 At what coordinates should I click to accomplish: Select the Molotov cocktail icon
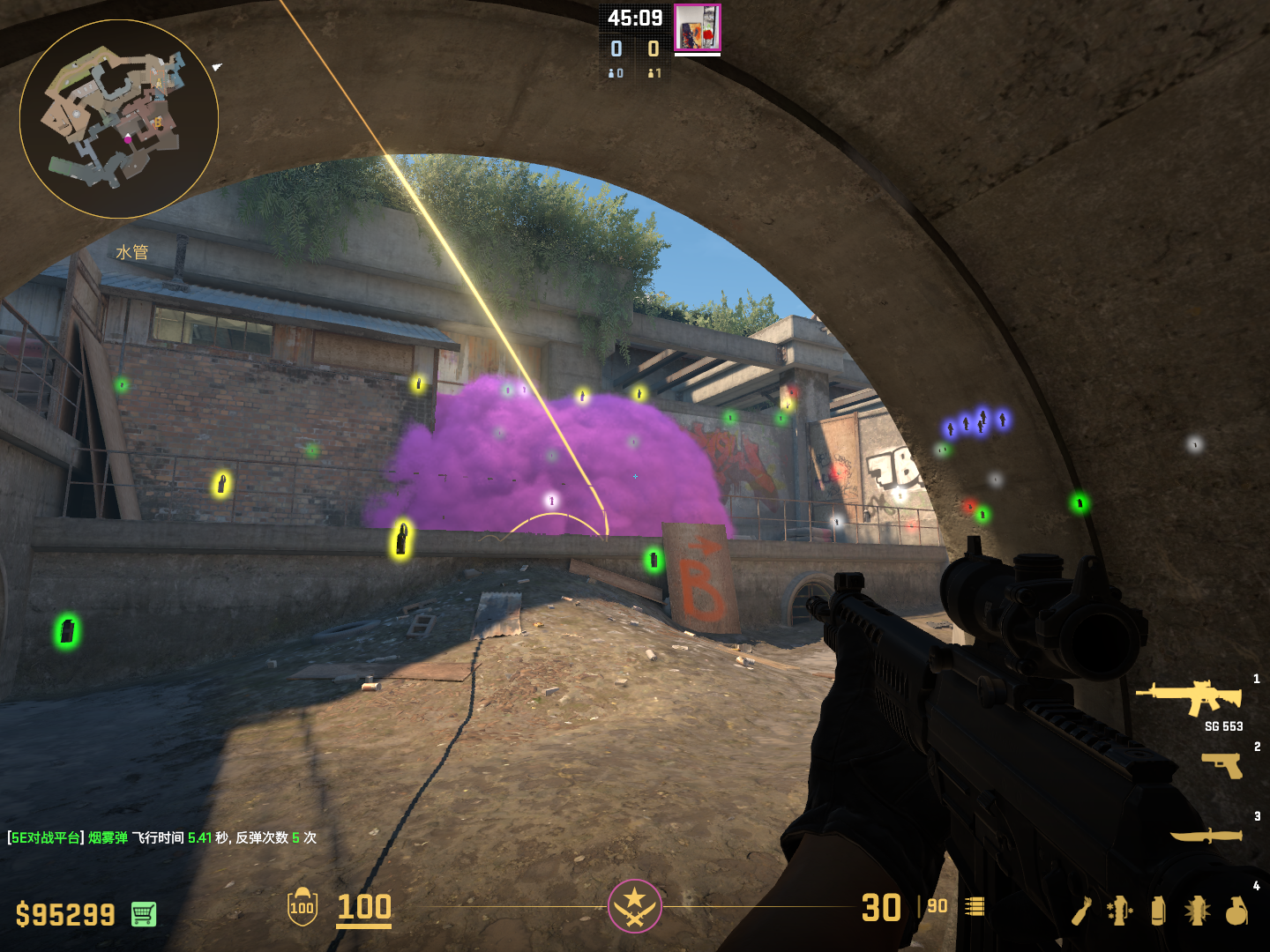(x=1082, y=911)
